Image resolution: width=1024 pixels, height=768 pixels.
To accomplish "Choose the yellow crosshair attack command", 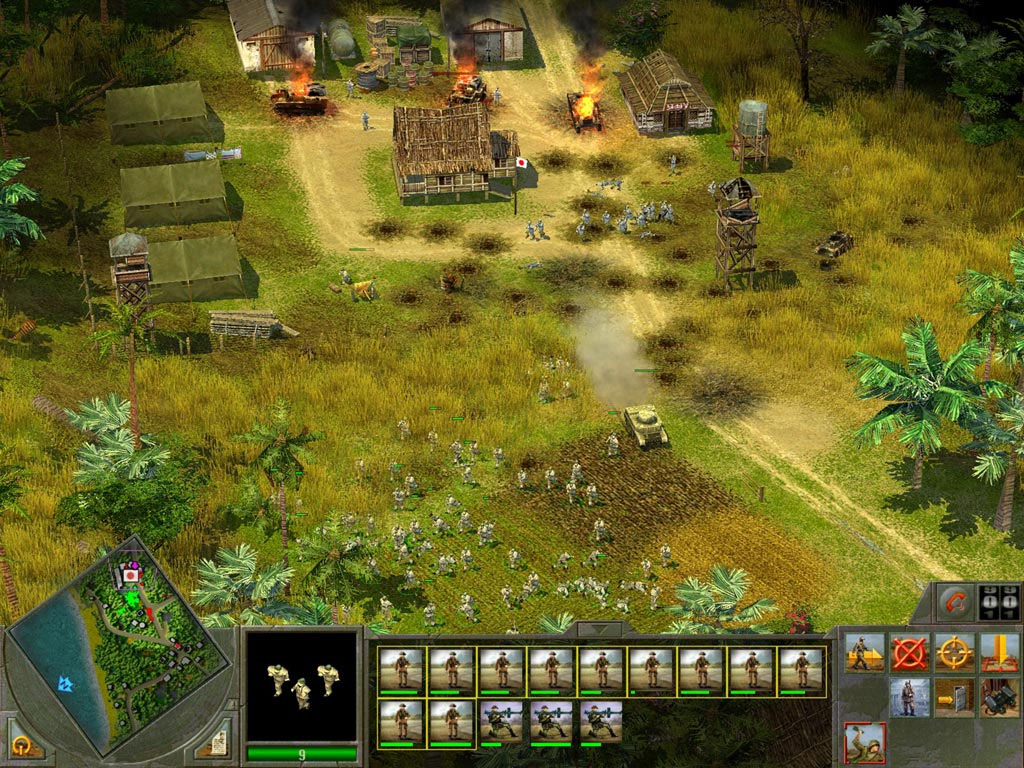I will pos(954,652).
